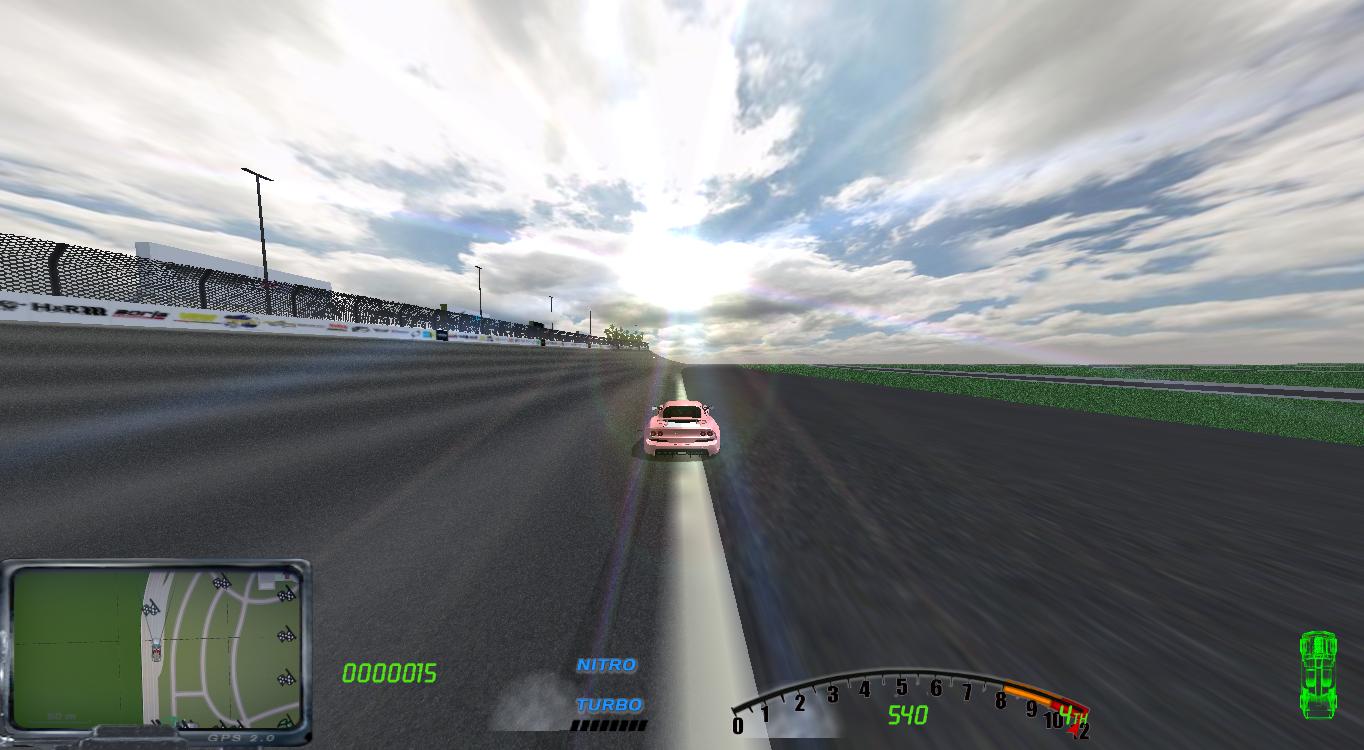Click the score counter showing 0000015
Image resolution: width=1364 pixels, height=750 pixels.
[390, 672]
